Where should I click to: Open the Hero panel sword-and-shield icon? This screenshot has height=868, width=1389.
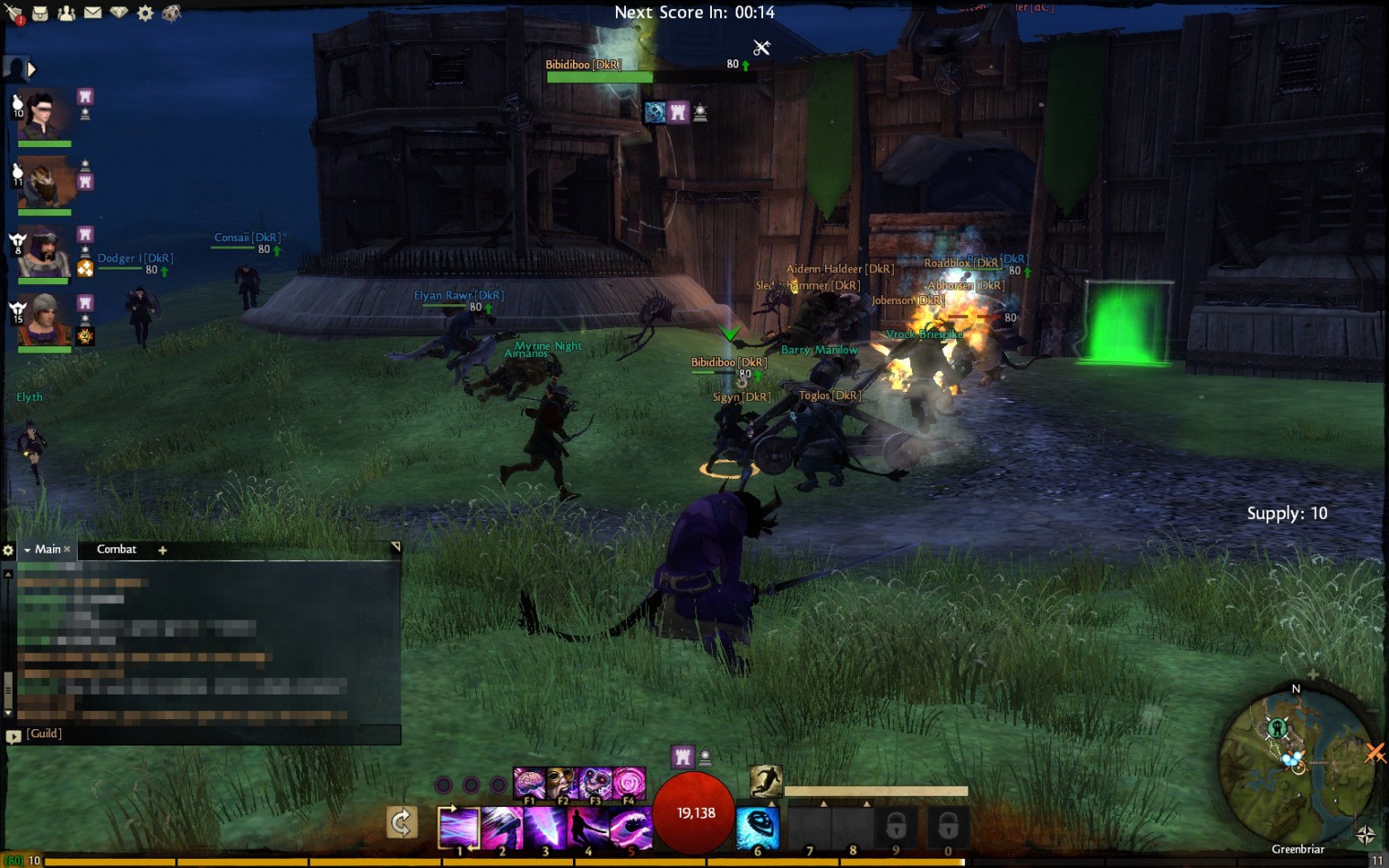[13, 13]
